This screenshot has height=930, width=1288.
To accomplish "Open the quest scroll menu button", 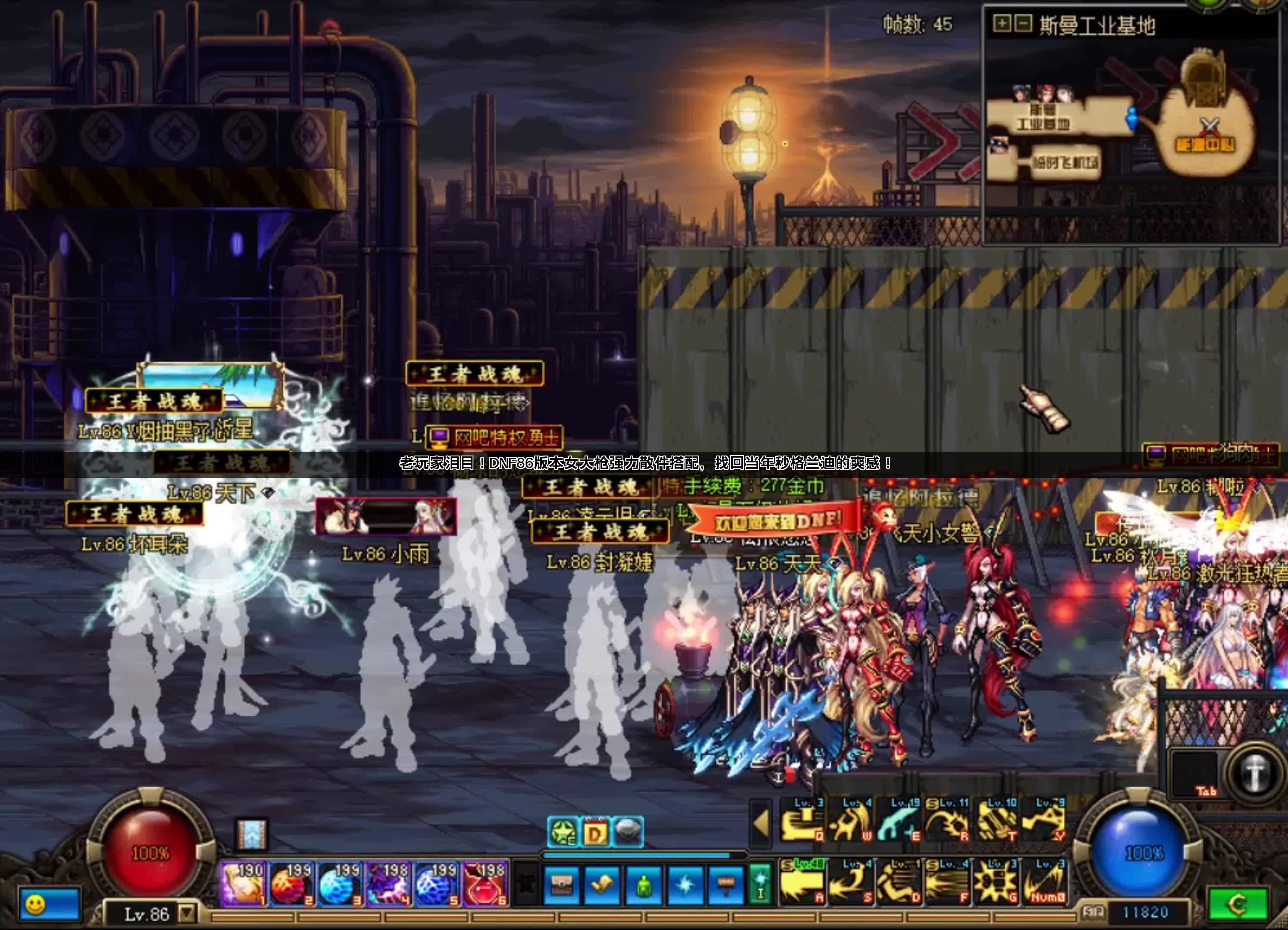I will point(602,884).
